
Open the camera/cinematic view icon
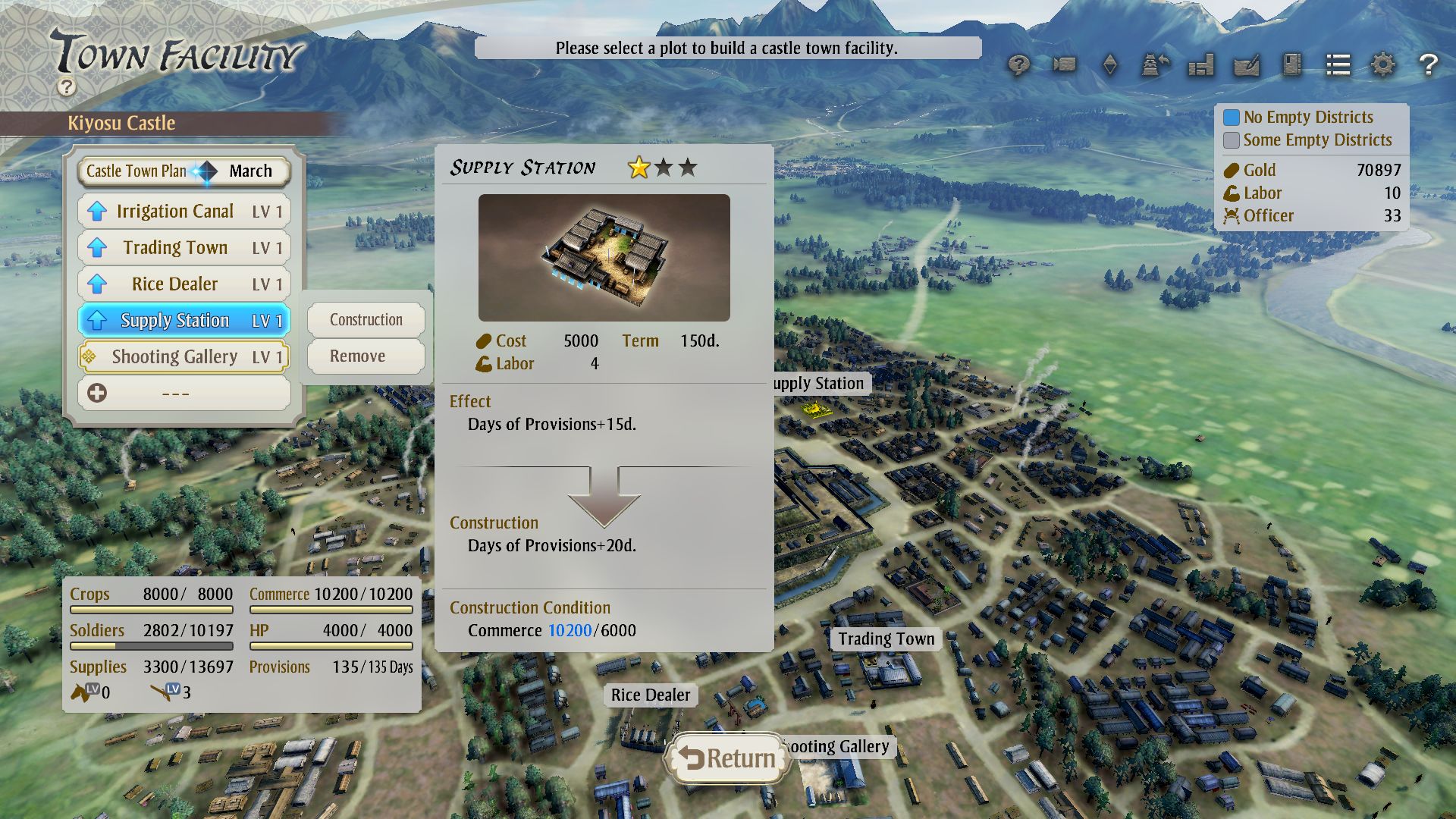(x=1064, y=66)
